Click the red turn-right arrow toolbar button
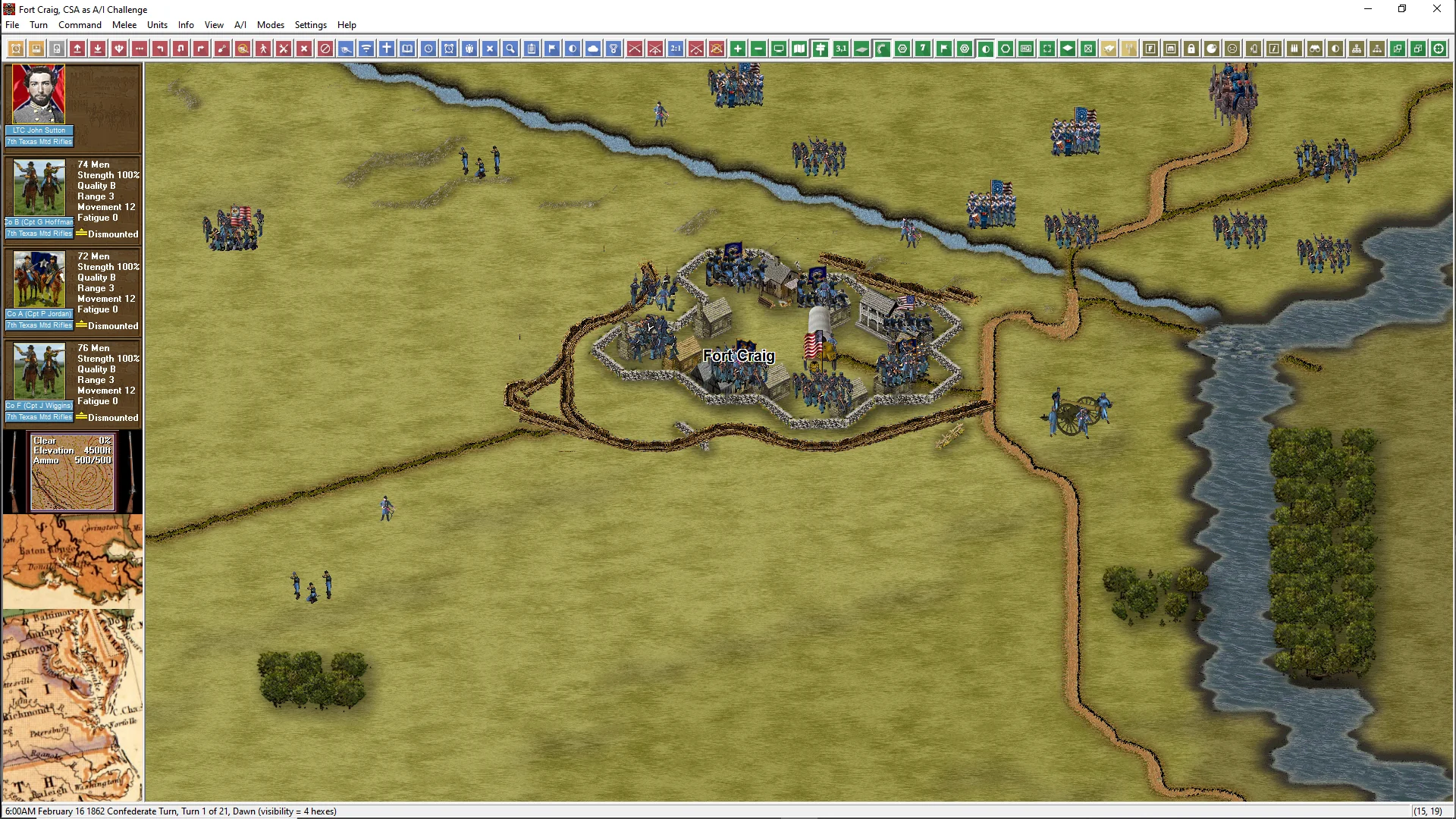This screenshot has width=1456, height=819. pos(201,49)
